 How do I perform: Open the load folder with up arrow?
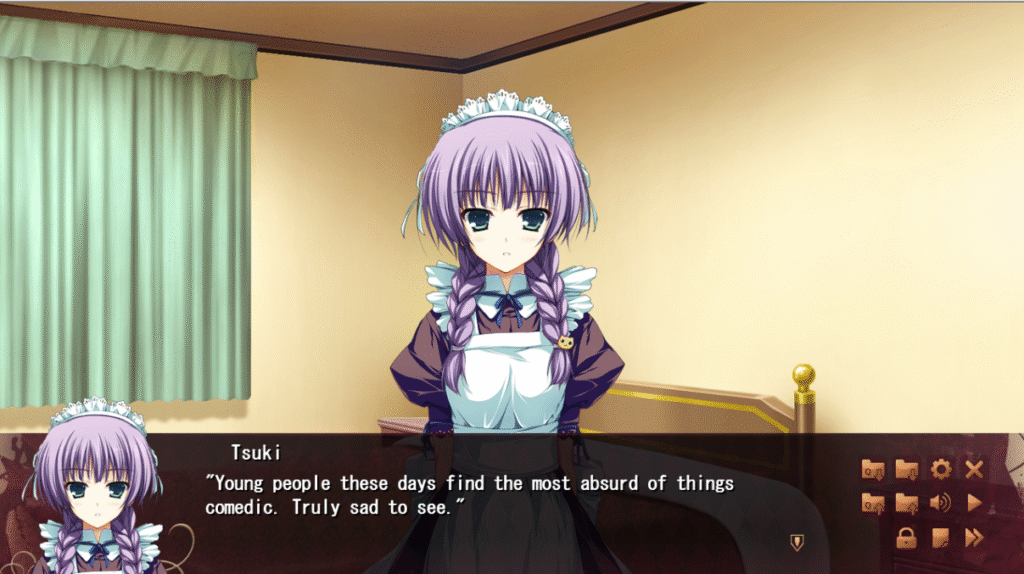[x=907, y=503]
